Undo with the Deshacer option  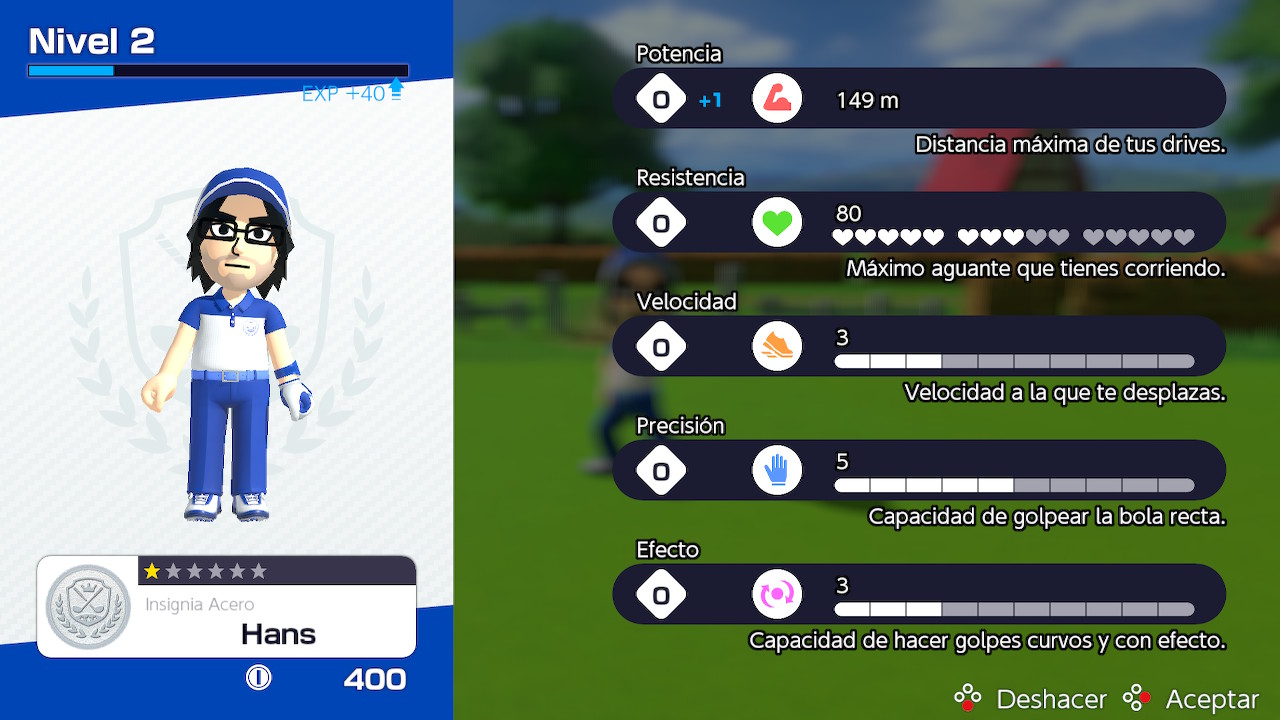(x=1031, y=698)
